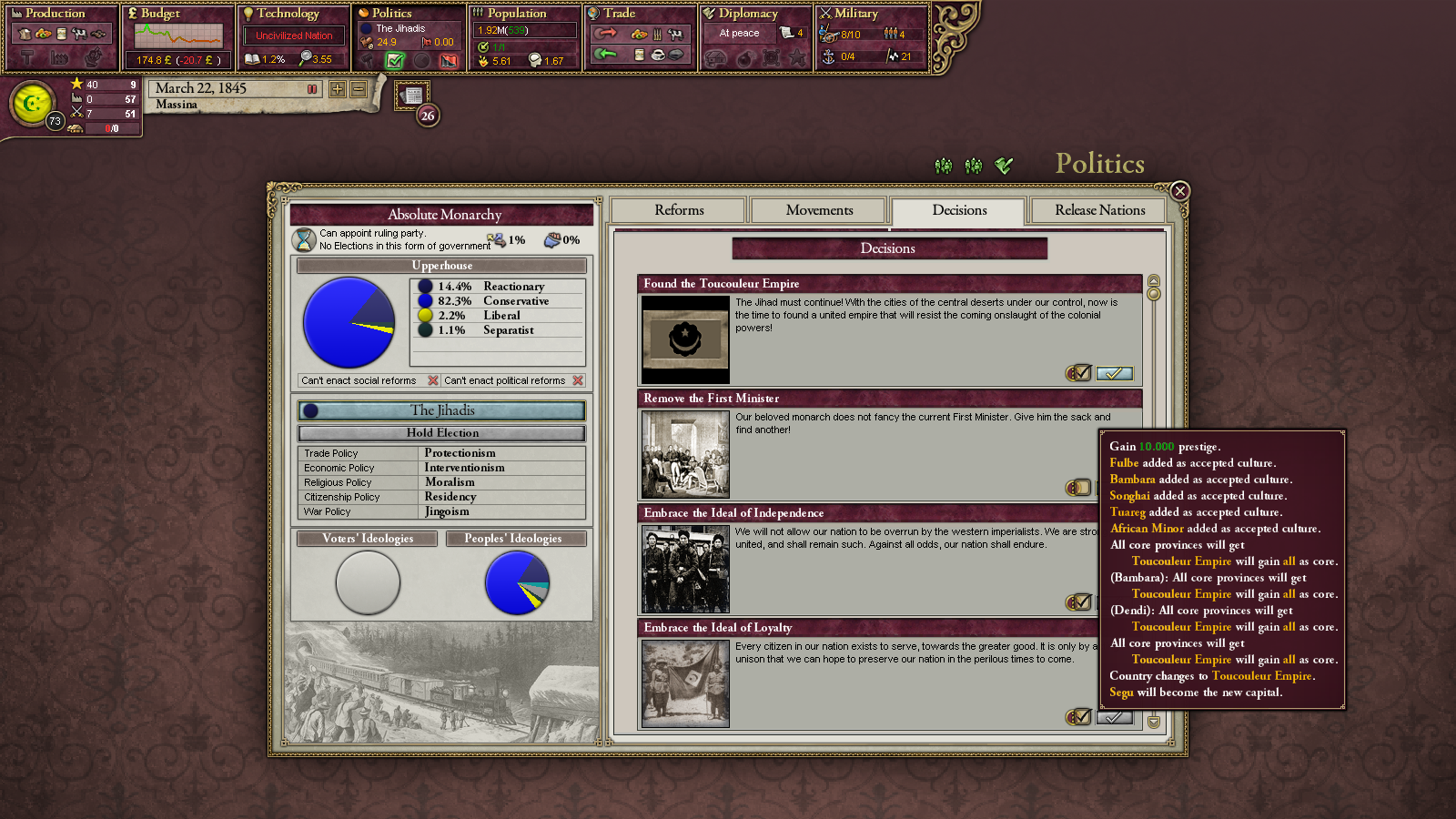The height and width of the screenshot is (819, 1456).
Task: Enact Found the Toucouleur Empire decision
Action: [1114, 373]
